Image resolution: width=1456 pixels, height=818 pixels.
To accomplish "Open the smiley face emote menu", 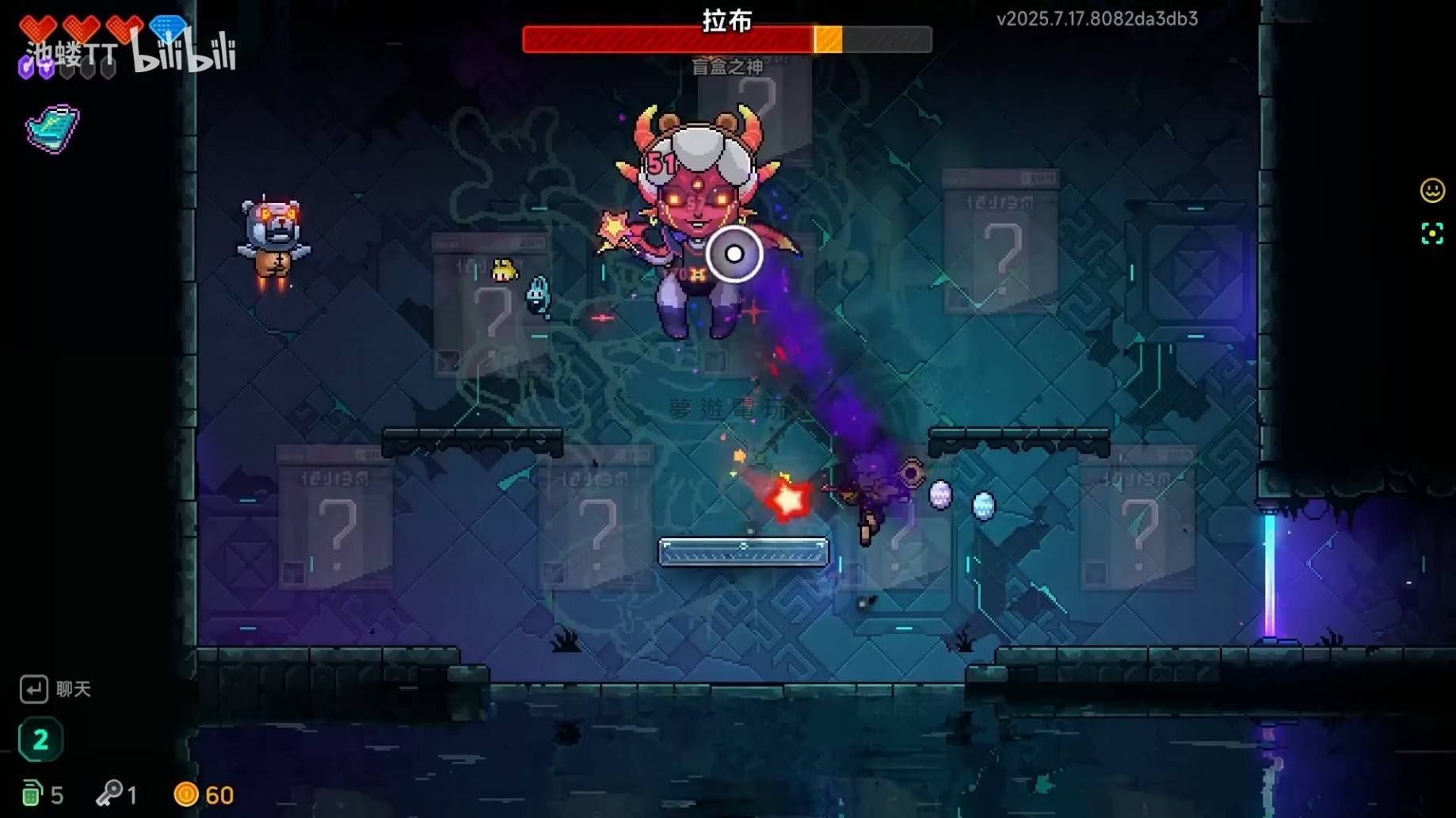I will click(x=1431, y=190).
